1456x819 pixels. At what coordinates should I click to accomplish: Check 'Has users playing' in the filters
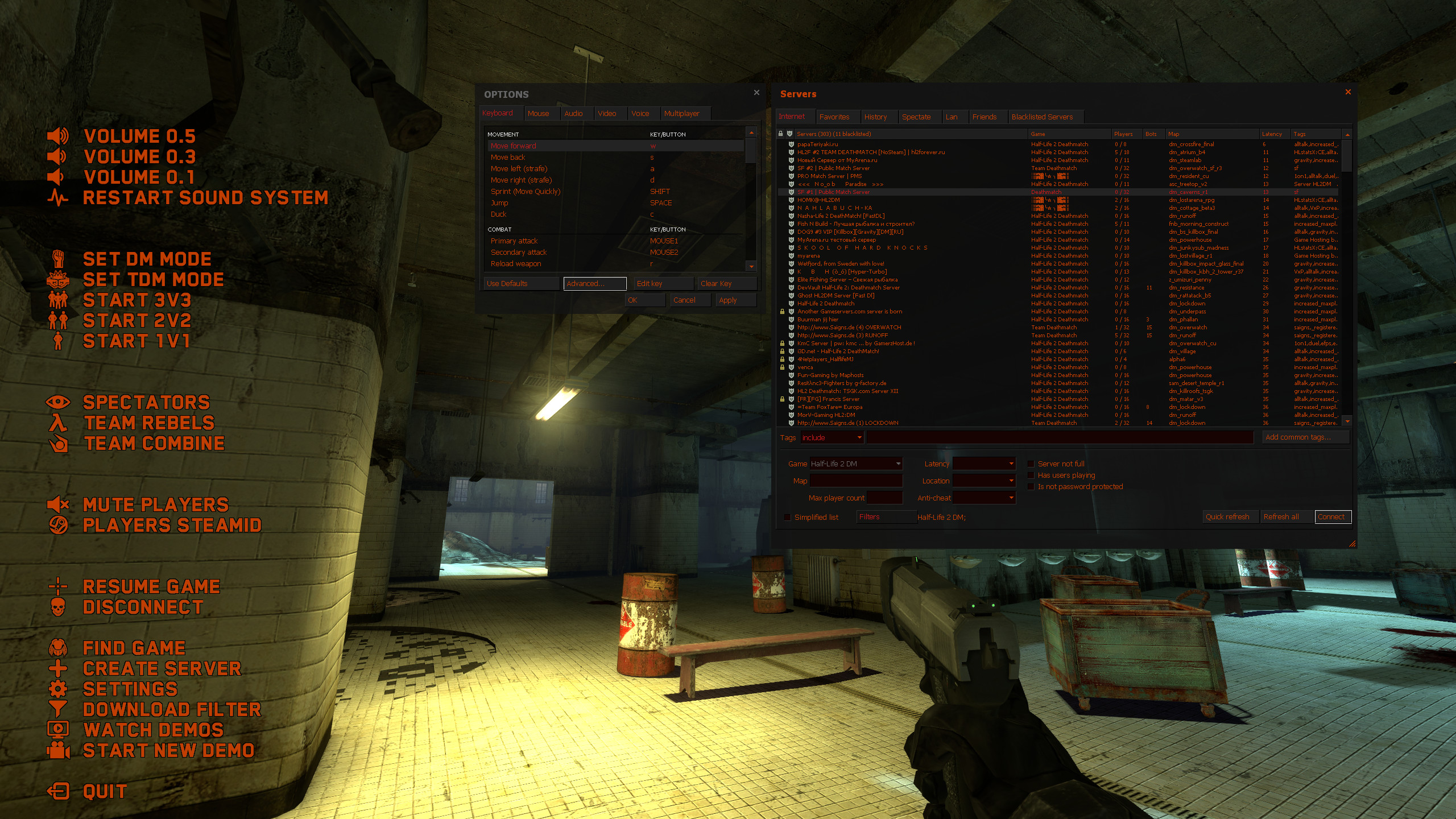tap(1031, 475)
